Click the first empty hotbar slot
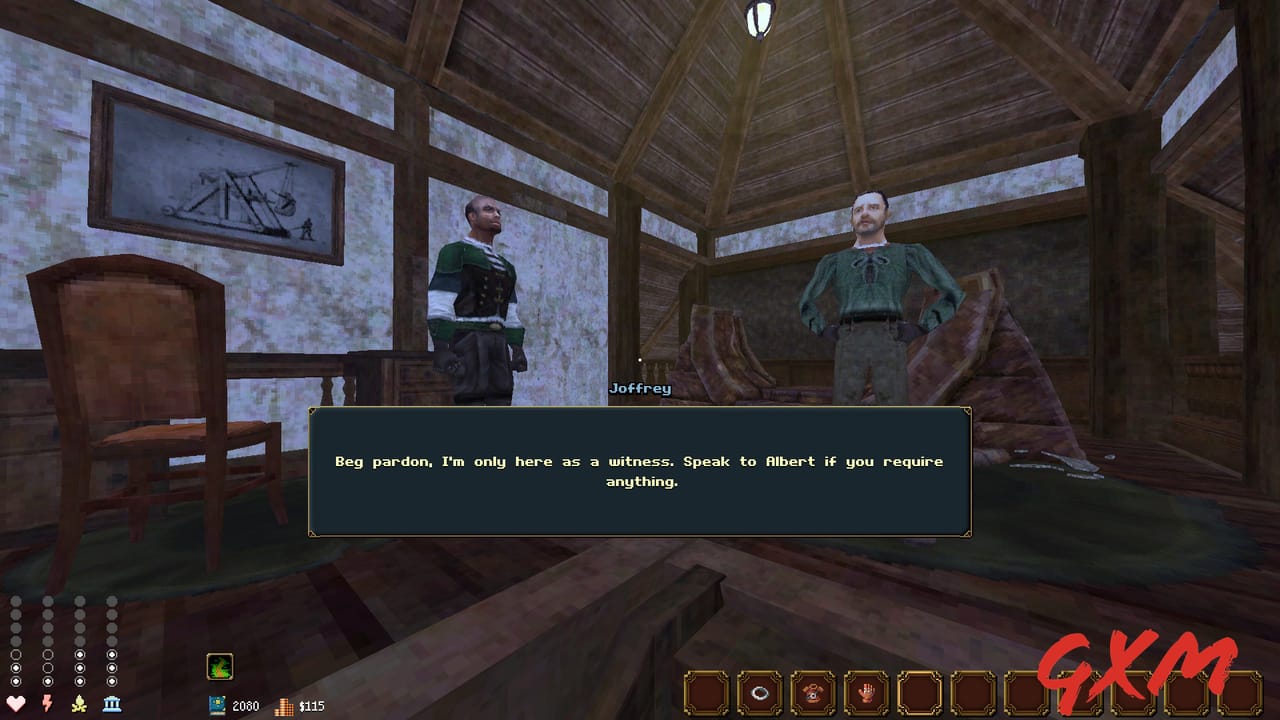This screenshot has width=1280, height=720. [x=706, y=692]
